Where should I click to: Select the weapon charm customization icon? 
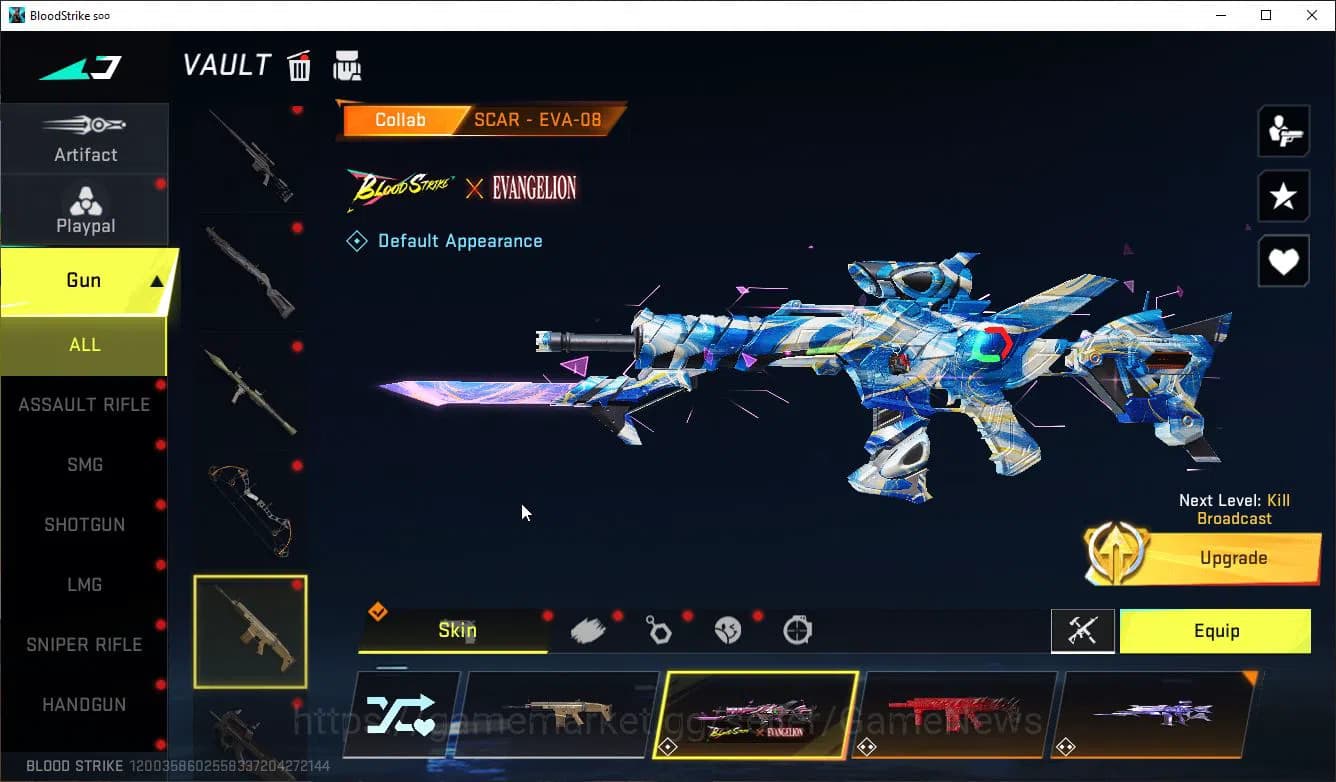click(x=659, y=628)
